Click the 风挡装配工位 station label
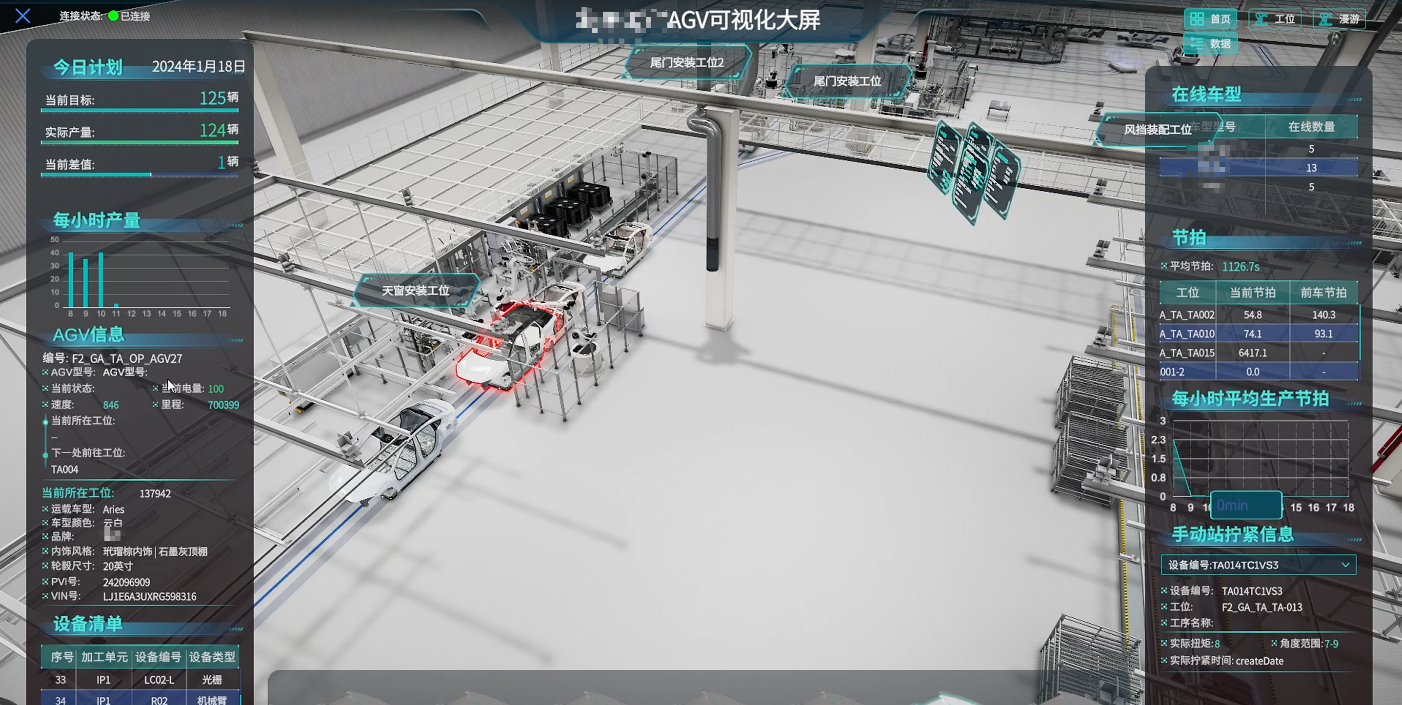This screenshot has height=705, width=1402. tap(1157, 130)
